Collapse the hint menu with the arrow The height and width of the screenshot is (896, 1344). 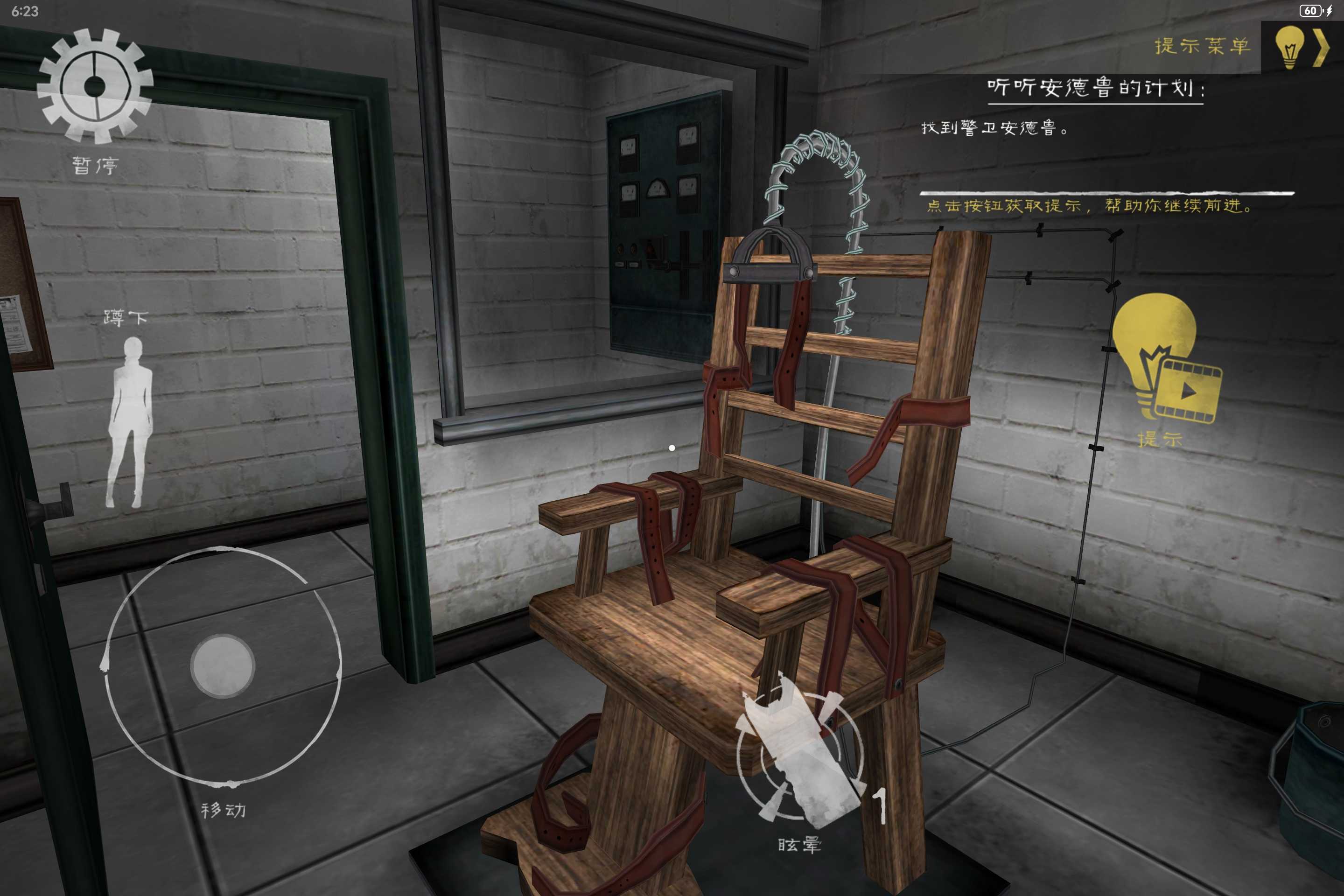[1322, 48]
